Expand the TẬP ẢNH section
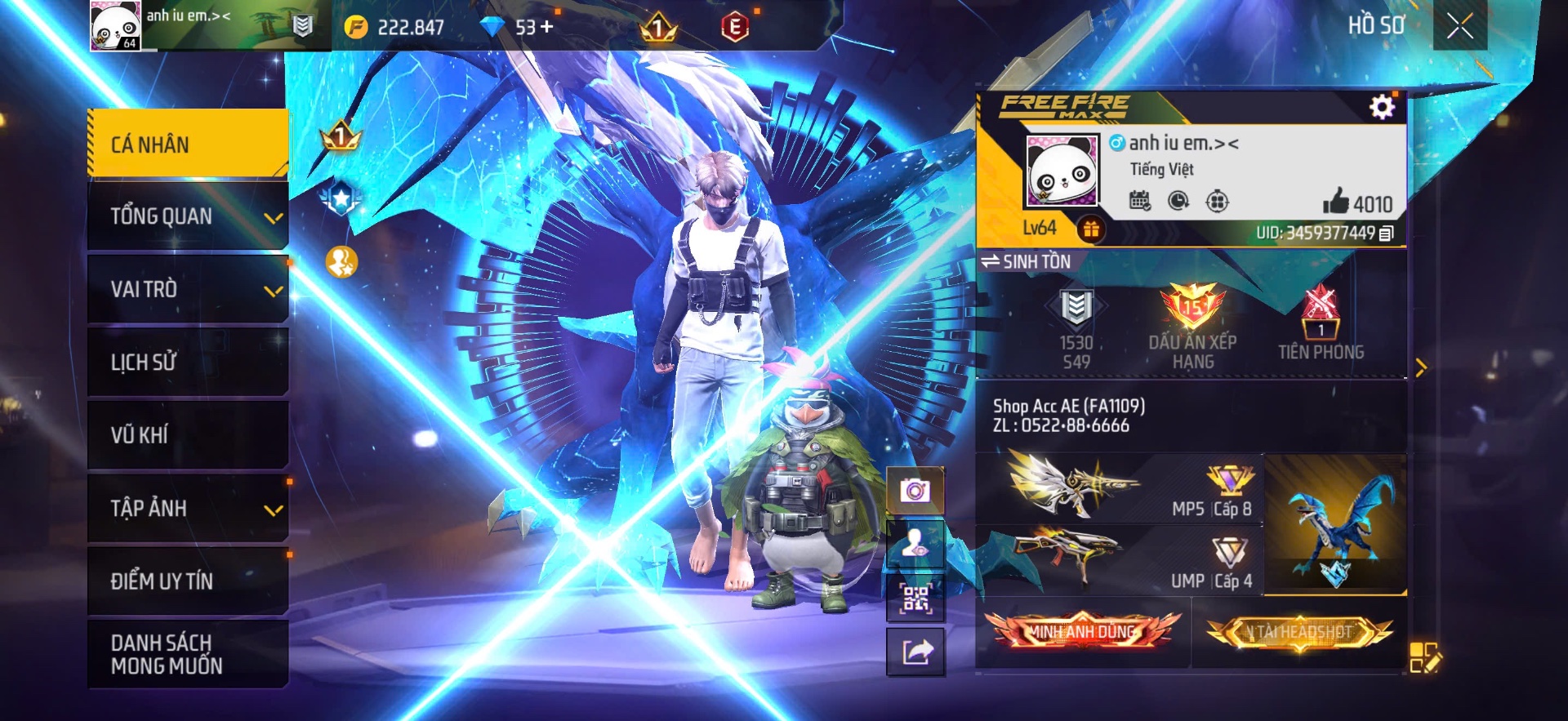Viewport: 1568px width, 721px height. pos(187,508)
